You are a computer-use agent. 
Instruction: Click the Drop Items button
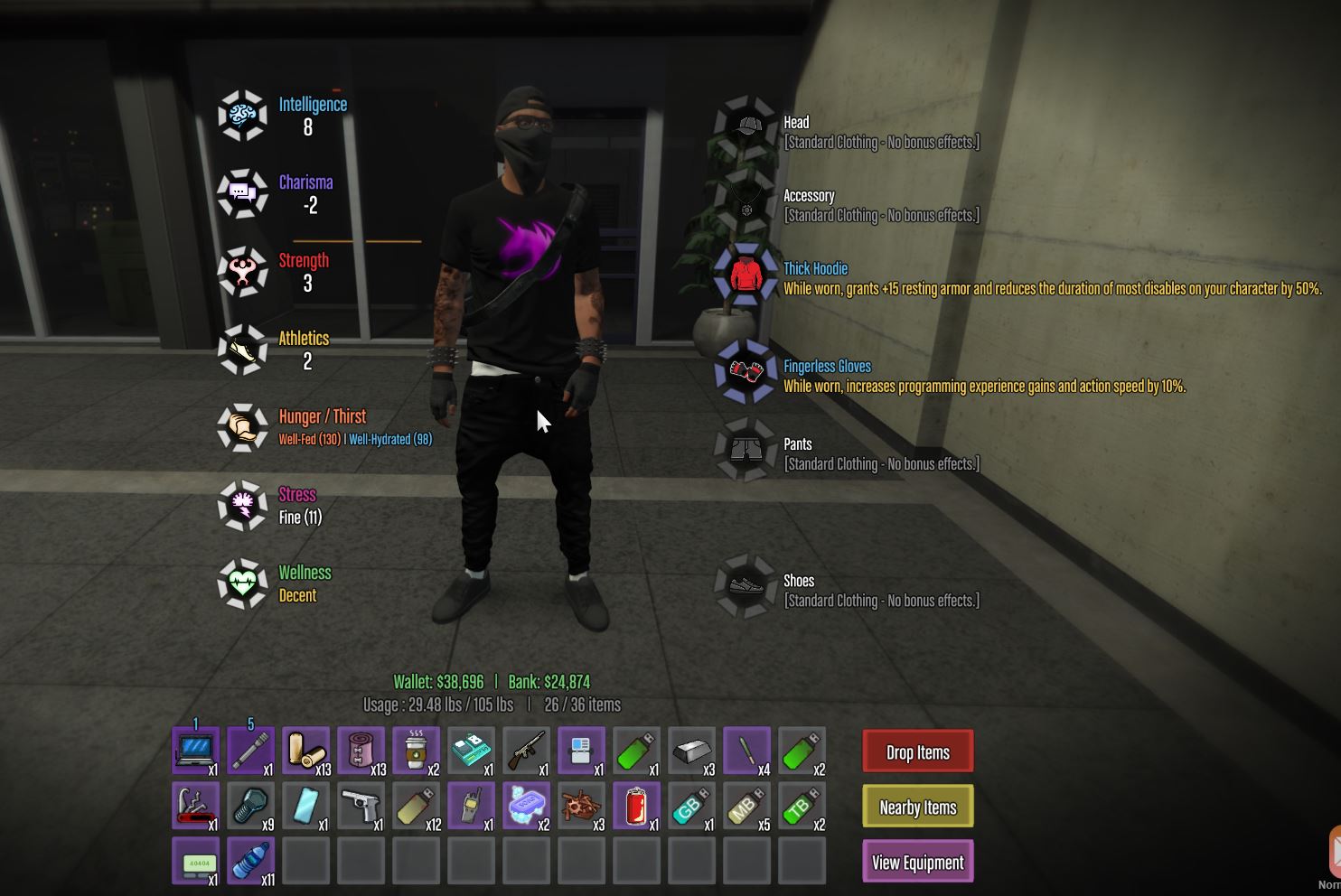pyautogui.click(x=917, y=751)
